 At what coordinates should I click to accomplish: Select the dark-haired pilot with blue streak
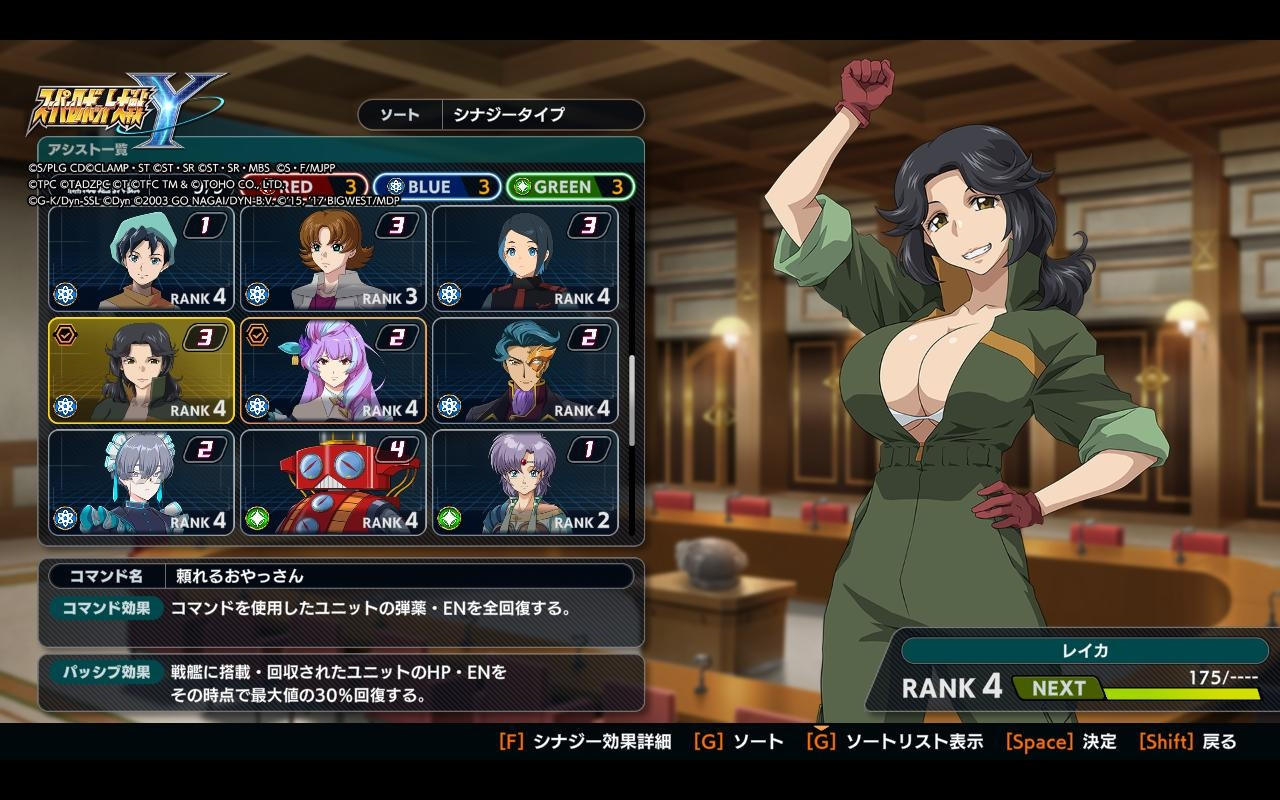point(525,259)
